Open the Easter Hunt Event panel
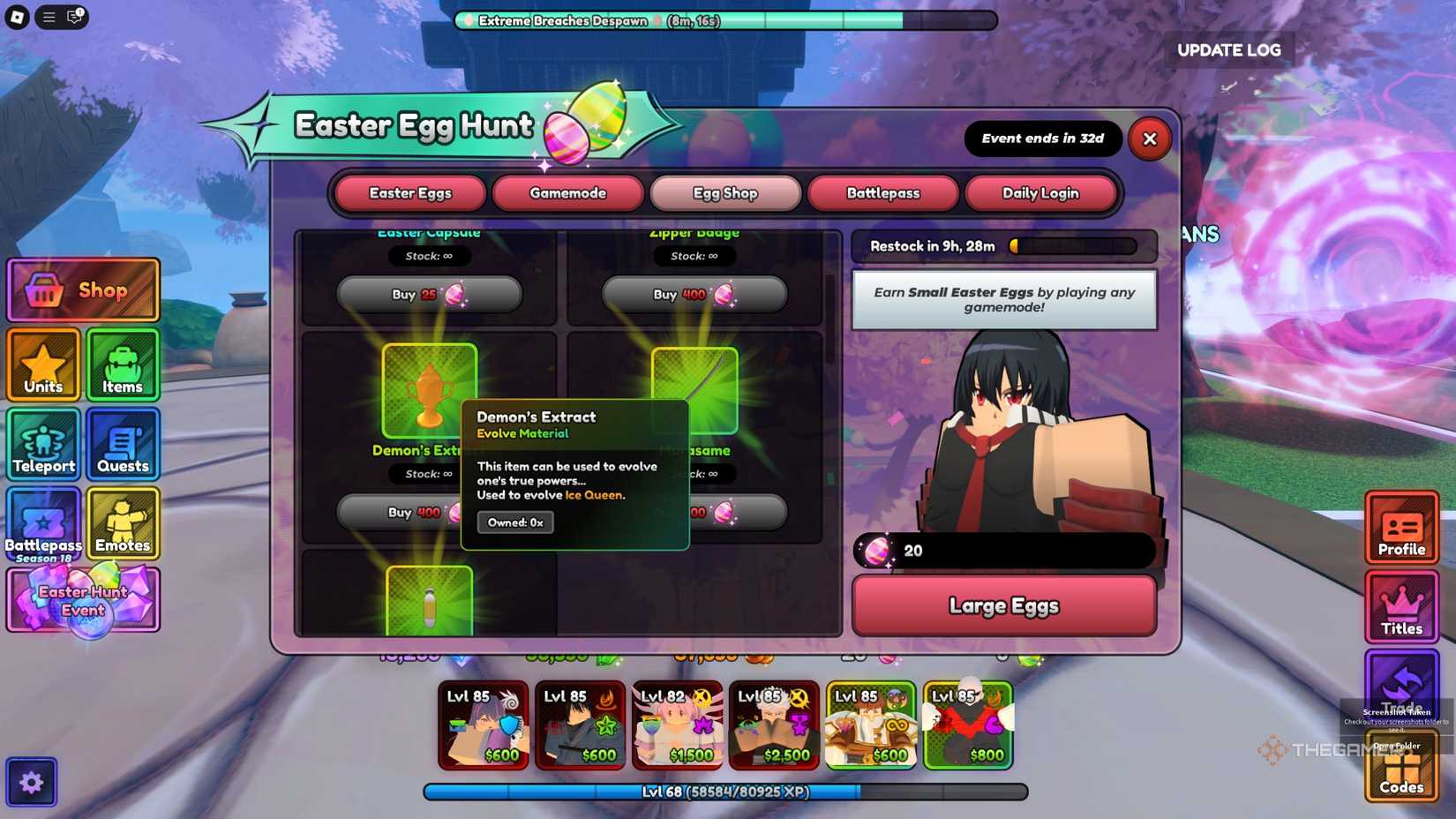Viewport: 1456px width, 819px height. [81, 601]
